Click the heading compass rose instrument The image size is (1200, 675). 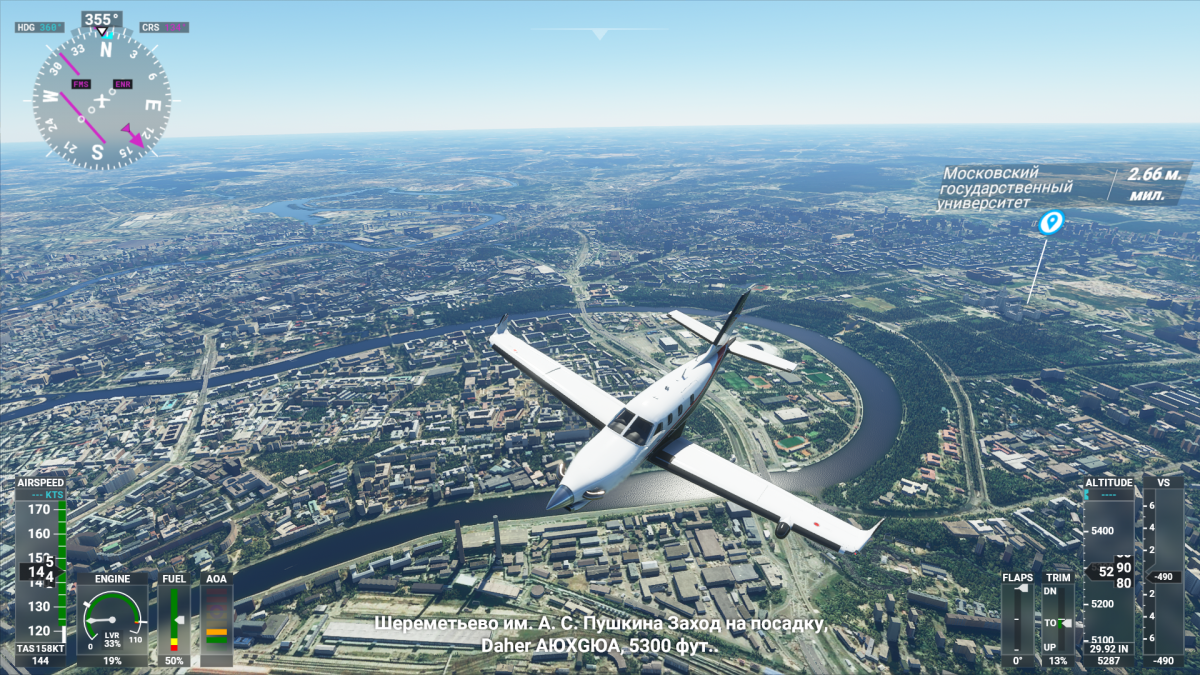coord(101,99)
